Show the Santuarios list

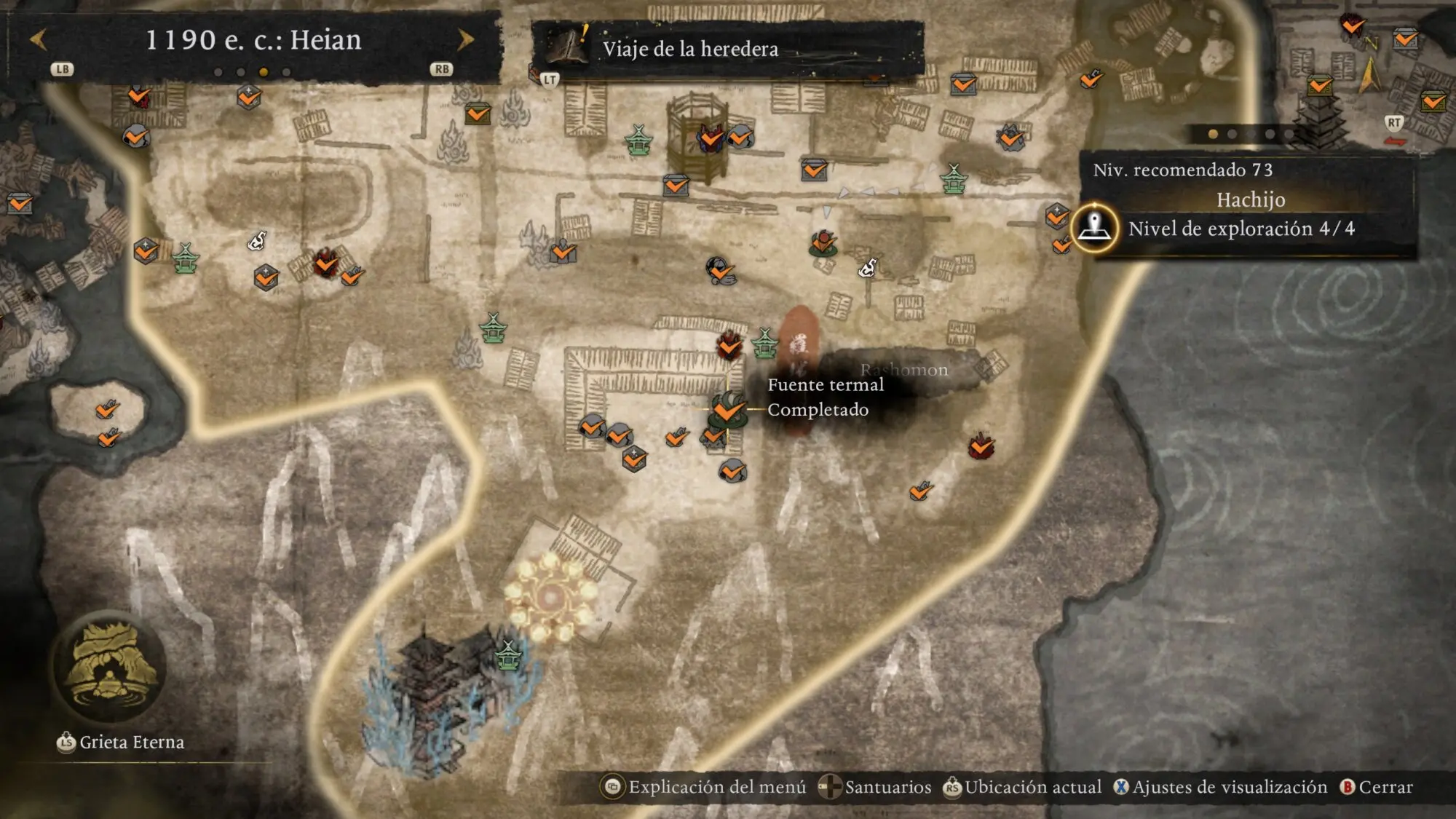point(875,787)
